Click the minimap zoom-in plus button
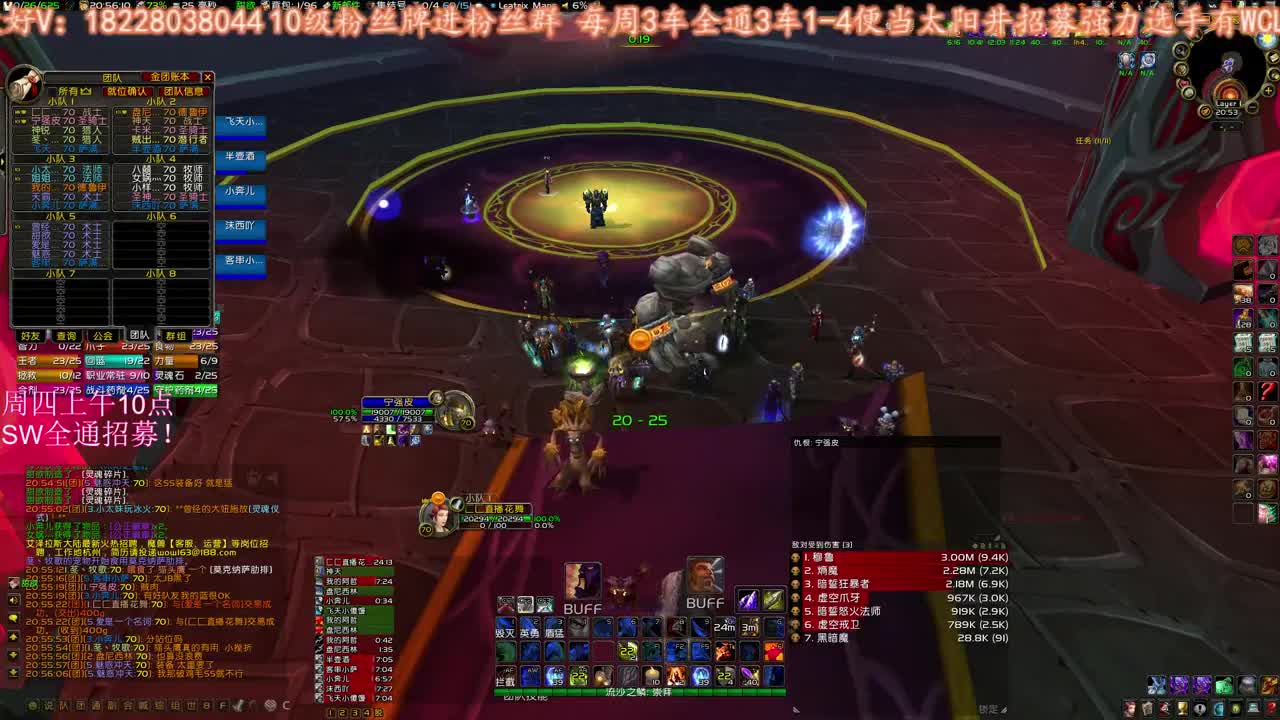Viewport: 1280px width, 720px height. tap(1268, 90)
